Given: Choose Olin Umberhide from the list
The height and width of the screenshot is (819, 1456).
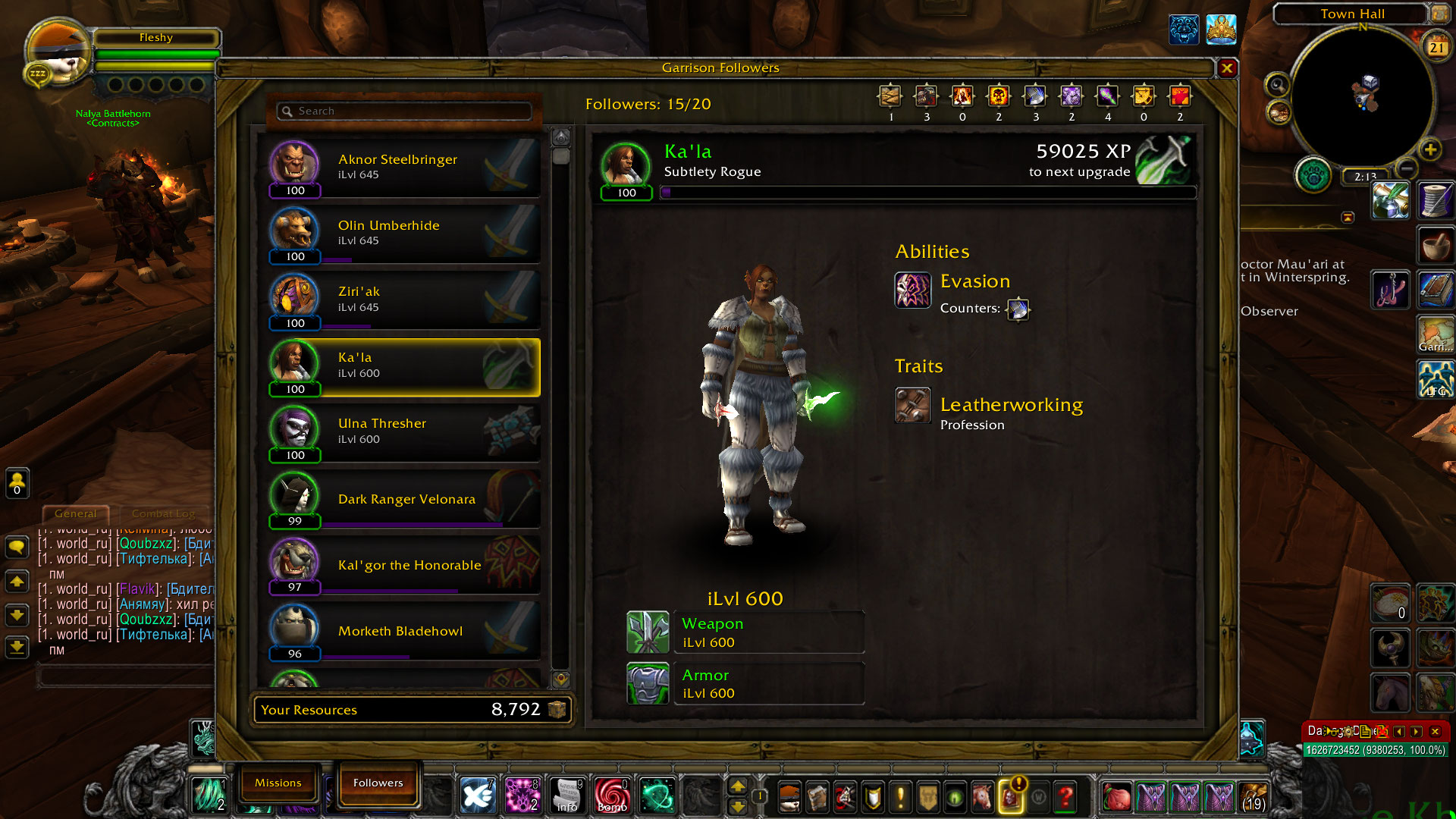Looking at the screenshot, I should [x=403, y=234].
